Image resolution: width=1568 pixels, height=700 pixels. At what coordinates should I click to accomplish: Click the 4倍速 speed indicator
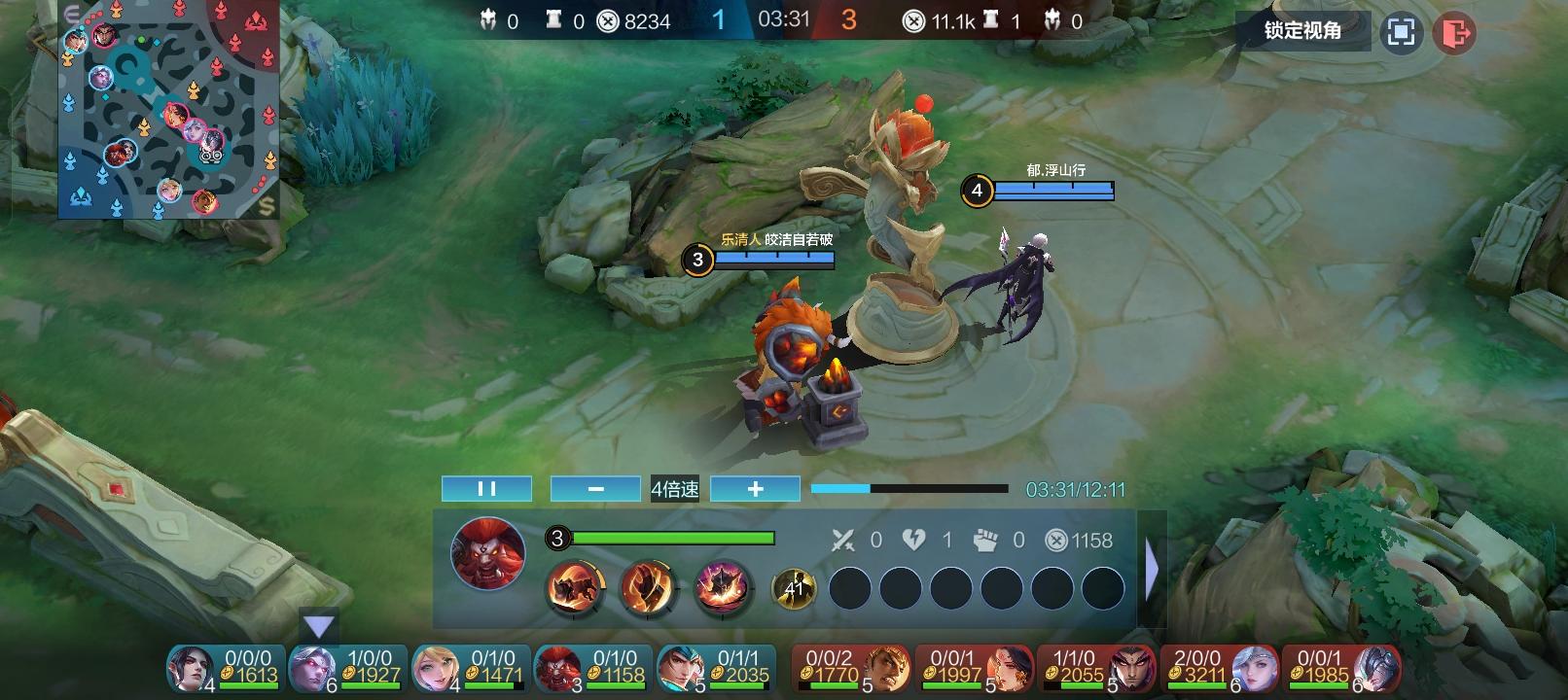pos(674,488)
